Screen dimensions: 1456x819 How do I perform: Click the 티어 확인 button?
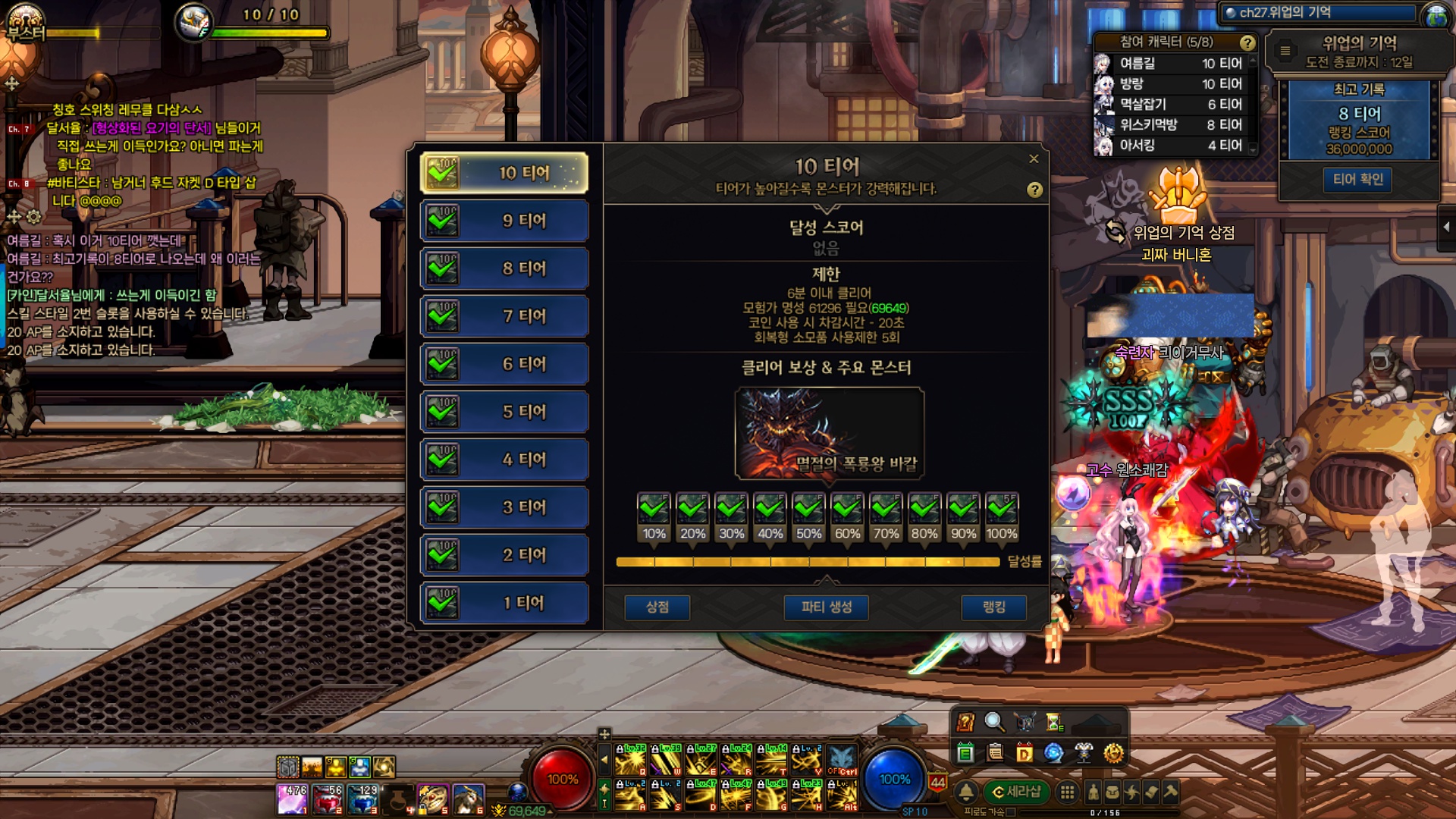(x=1357, y=180)
